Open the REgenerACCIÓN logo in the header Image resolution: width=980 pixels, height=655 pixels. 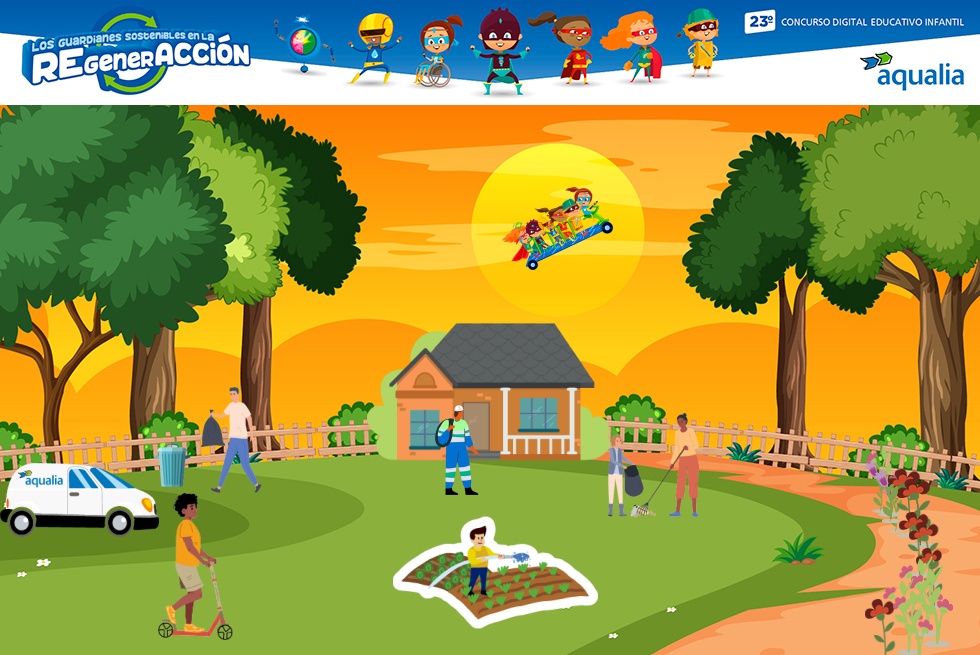136,53
